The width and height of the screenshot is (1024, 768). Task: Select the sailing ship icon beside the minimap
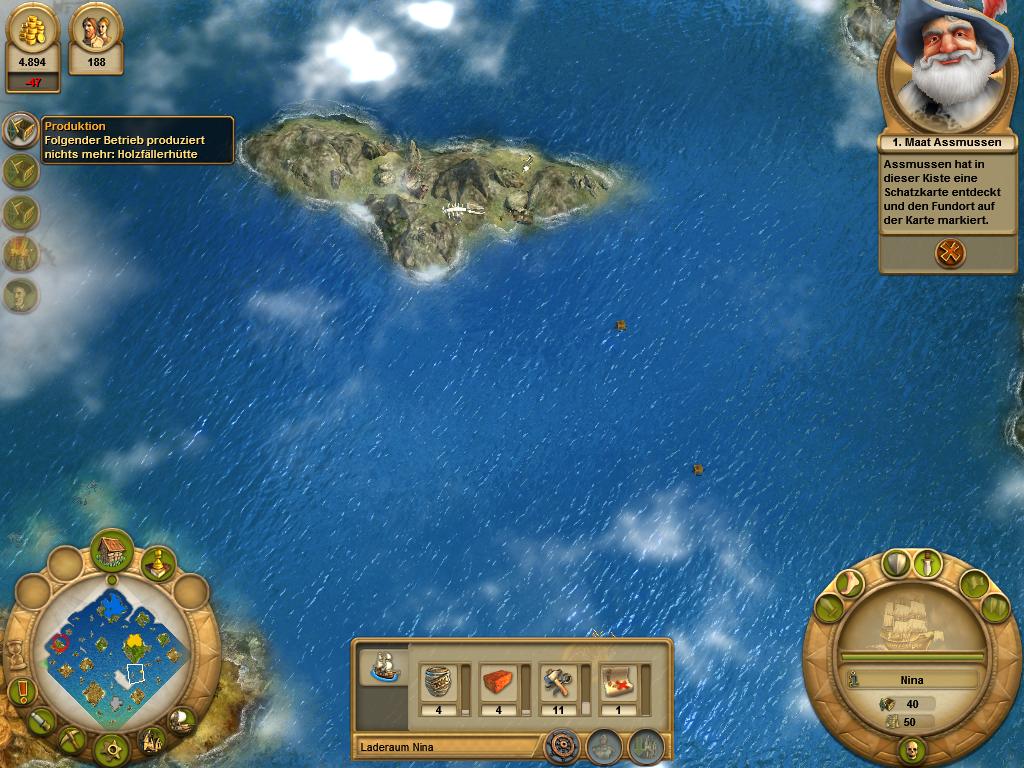[x=180, y=720]
